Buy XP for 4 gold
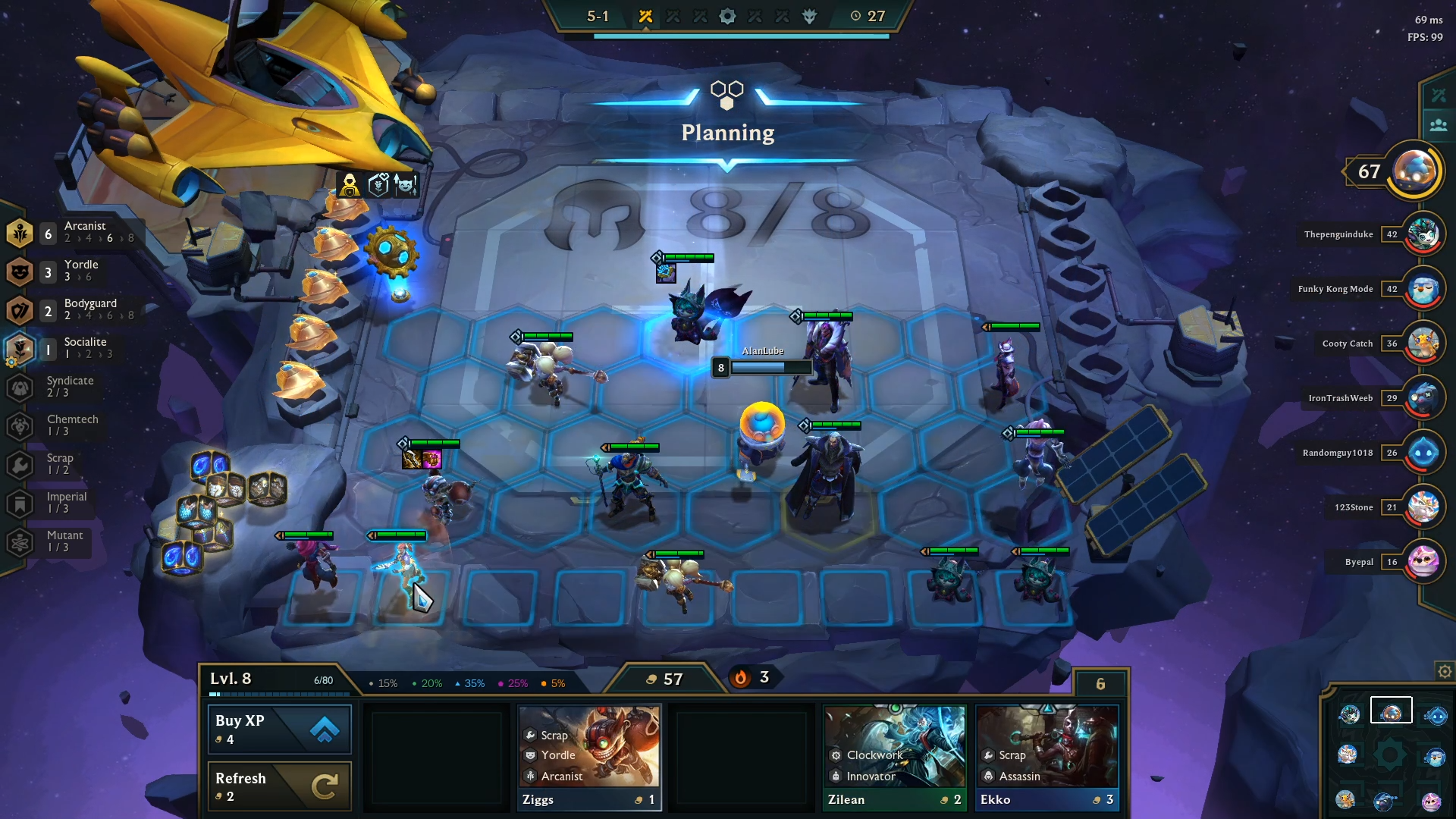 279,730
